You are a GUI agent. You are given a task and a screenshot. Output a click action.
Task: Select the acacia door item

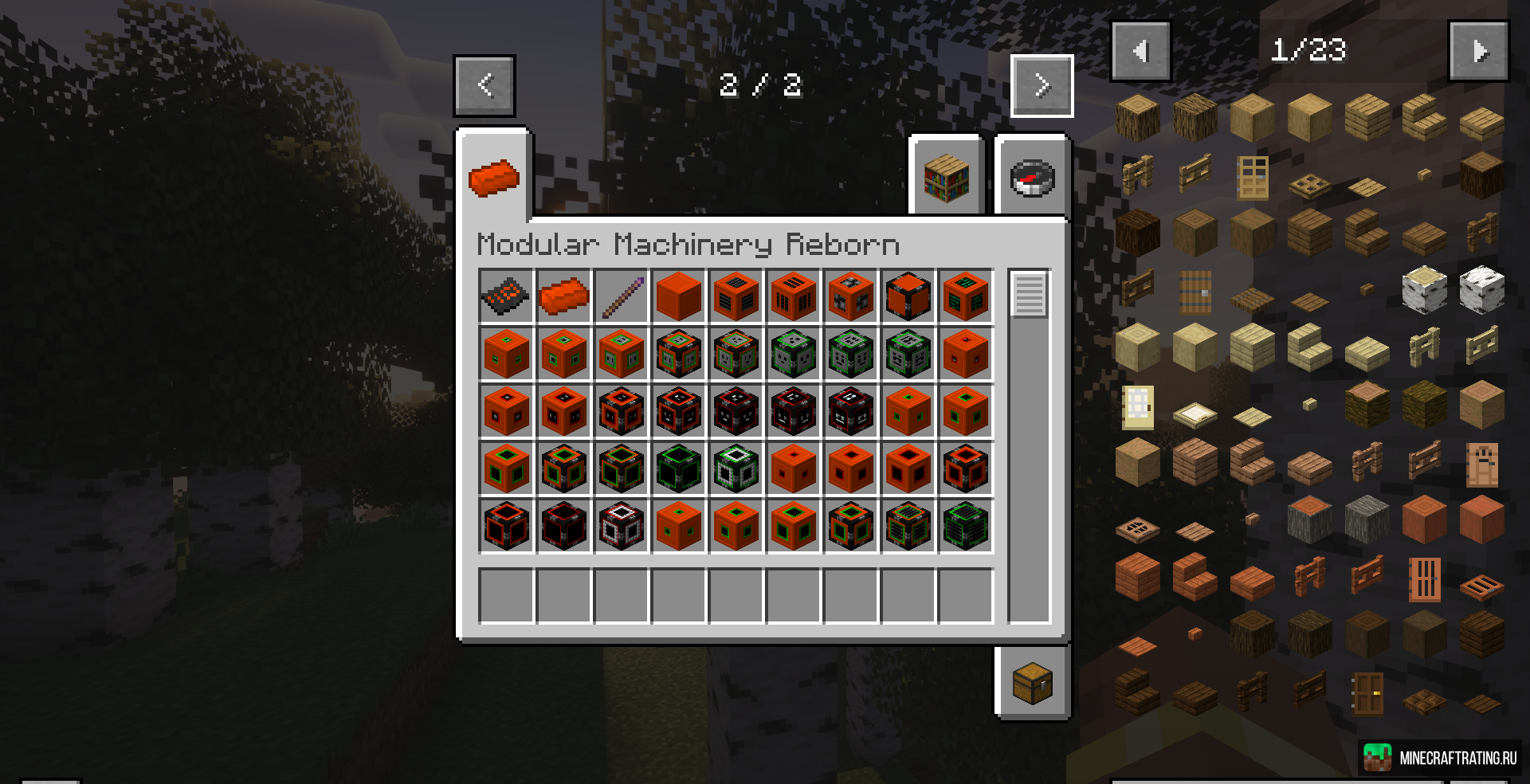point(1424,578)
